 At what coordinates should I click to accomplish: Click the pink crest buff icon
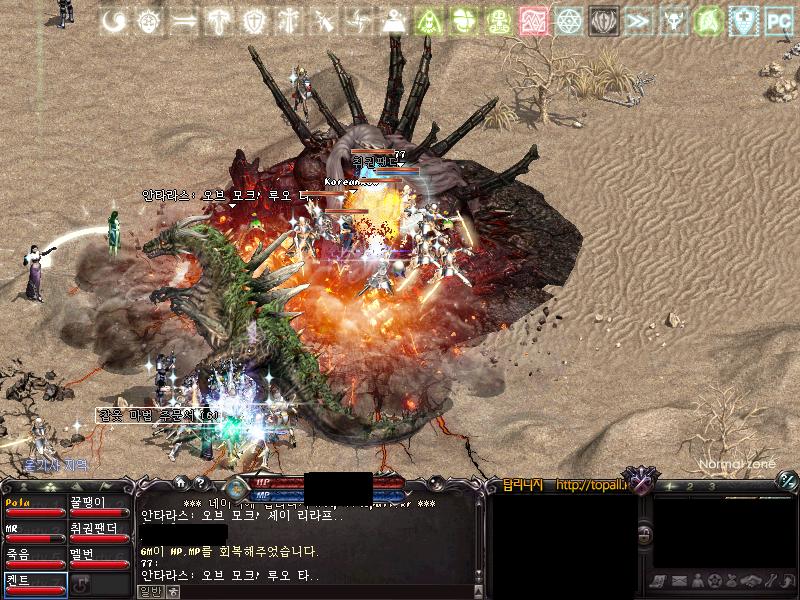pos(535,20)
